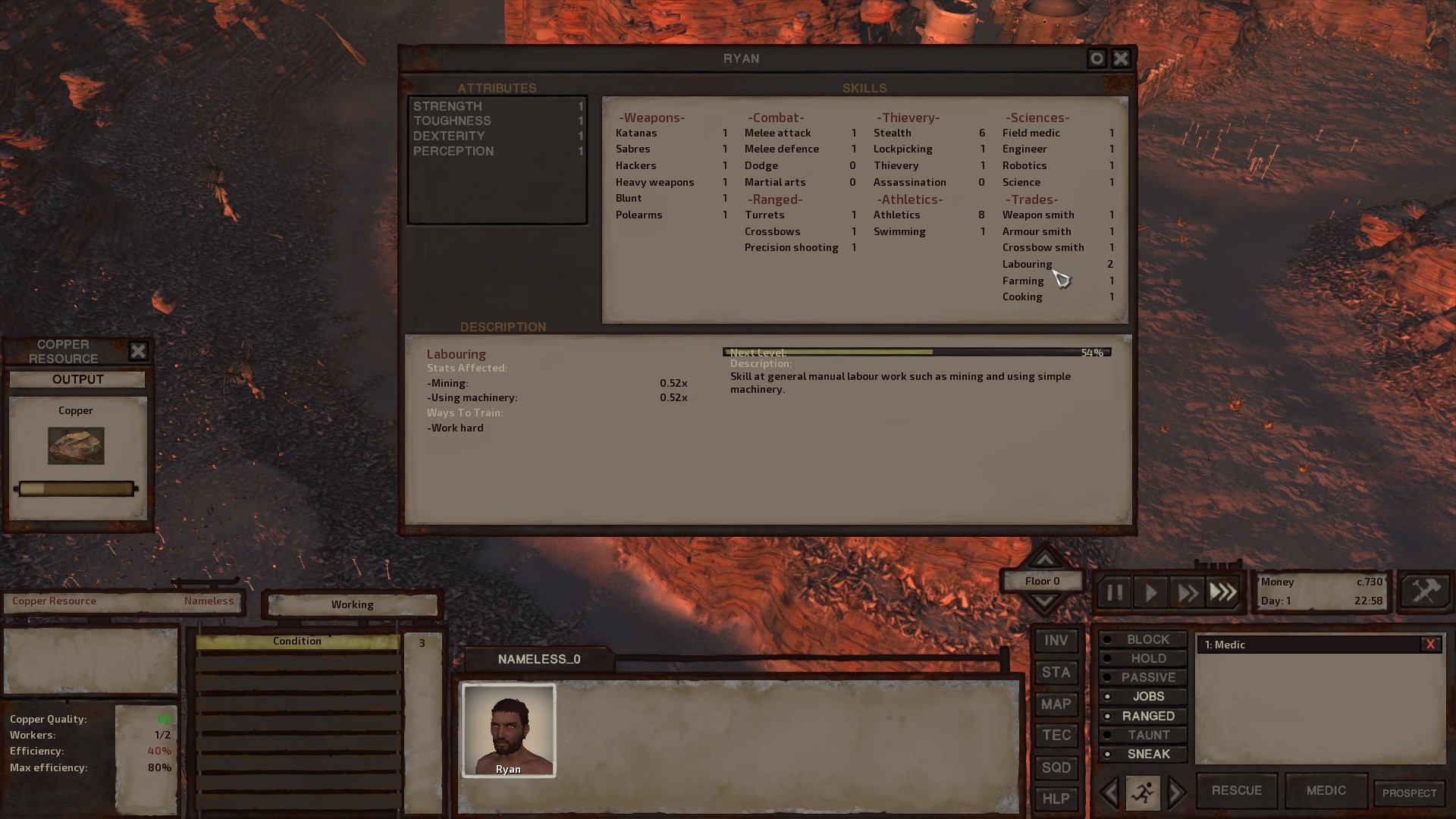Click the Floor down arrow

click(1044, 601)
